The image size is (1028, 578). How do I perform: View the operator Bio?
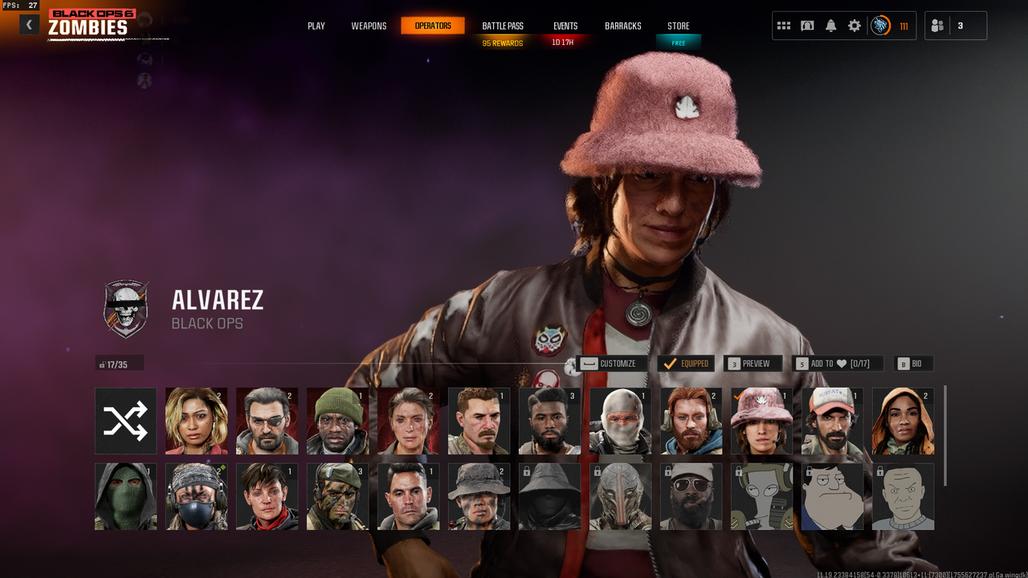pos(910,364)
